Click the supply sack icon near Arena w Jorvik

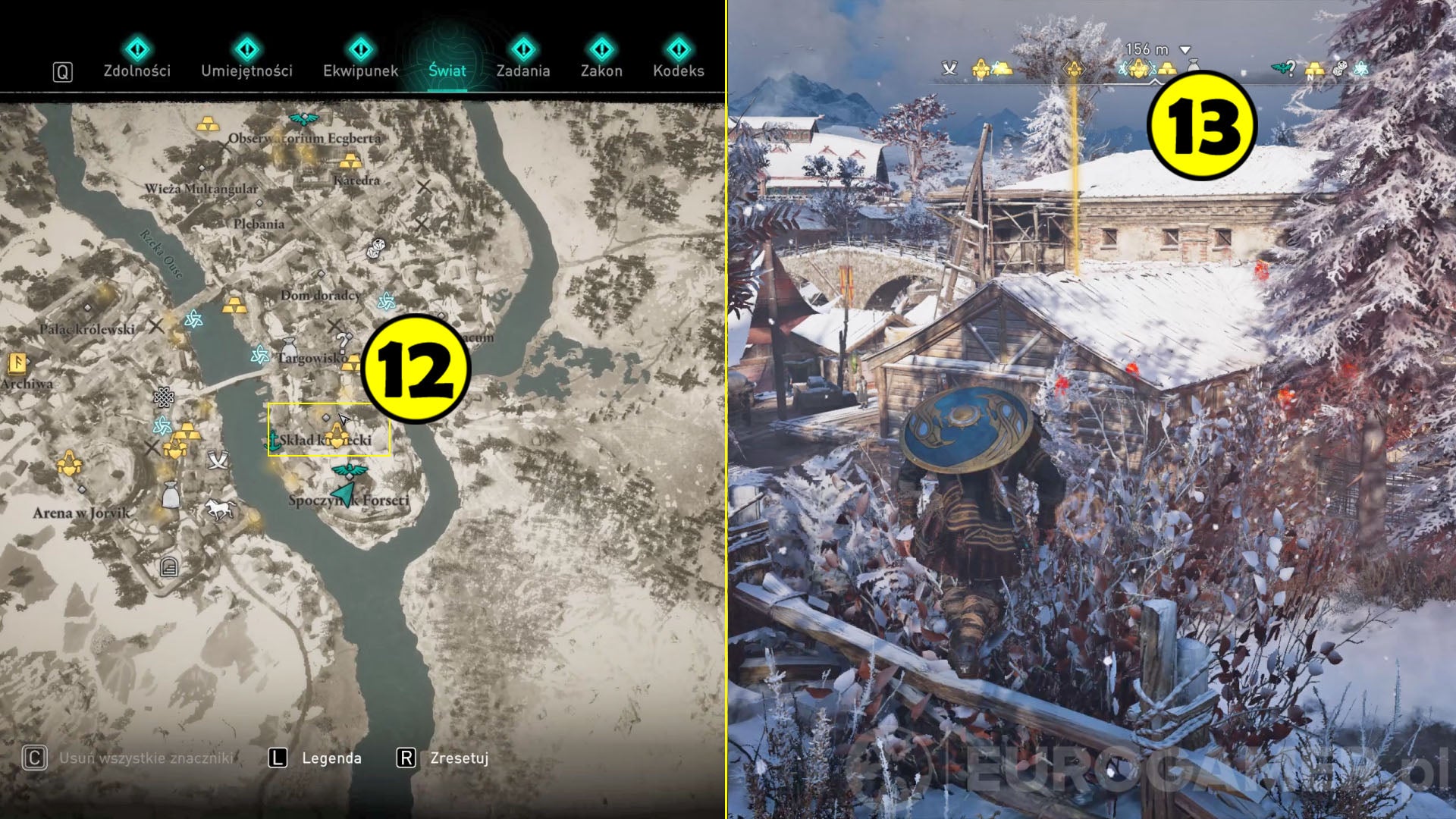[172, 496]
